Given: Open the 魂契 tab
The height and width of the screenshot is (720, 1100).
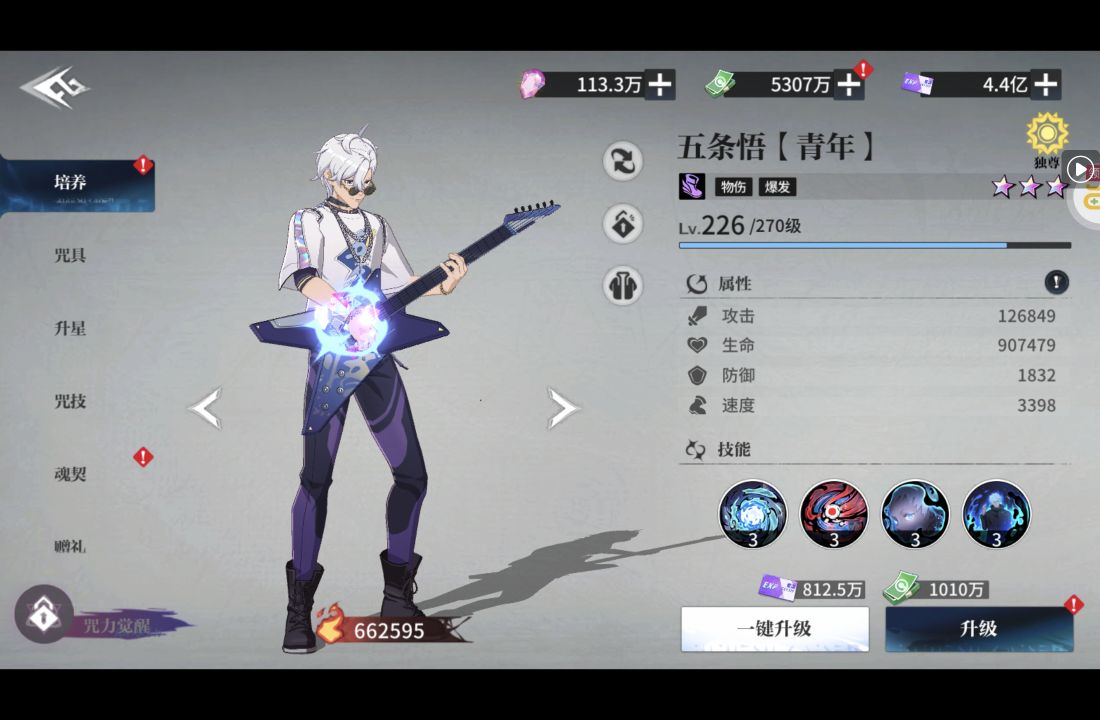Looking at the screenshot, I should click(70, 473).
